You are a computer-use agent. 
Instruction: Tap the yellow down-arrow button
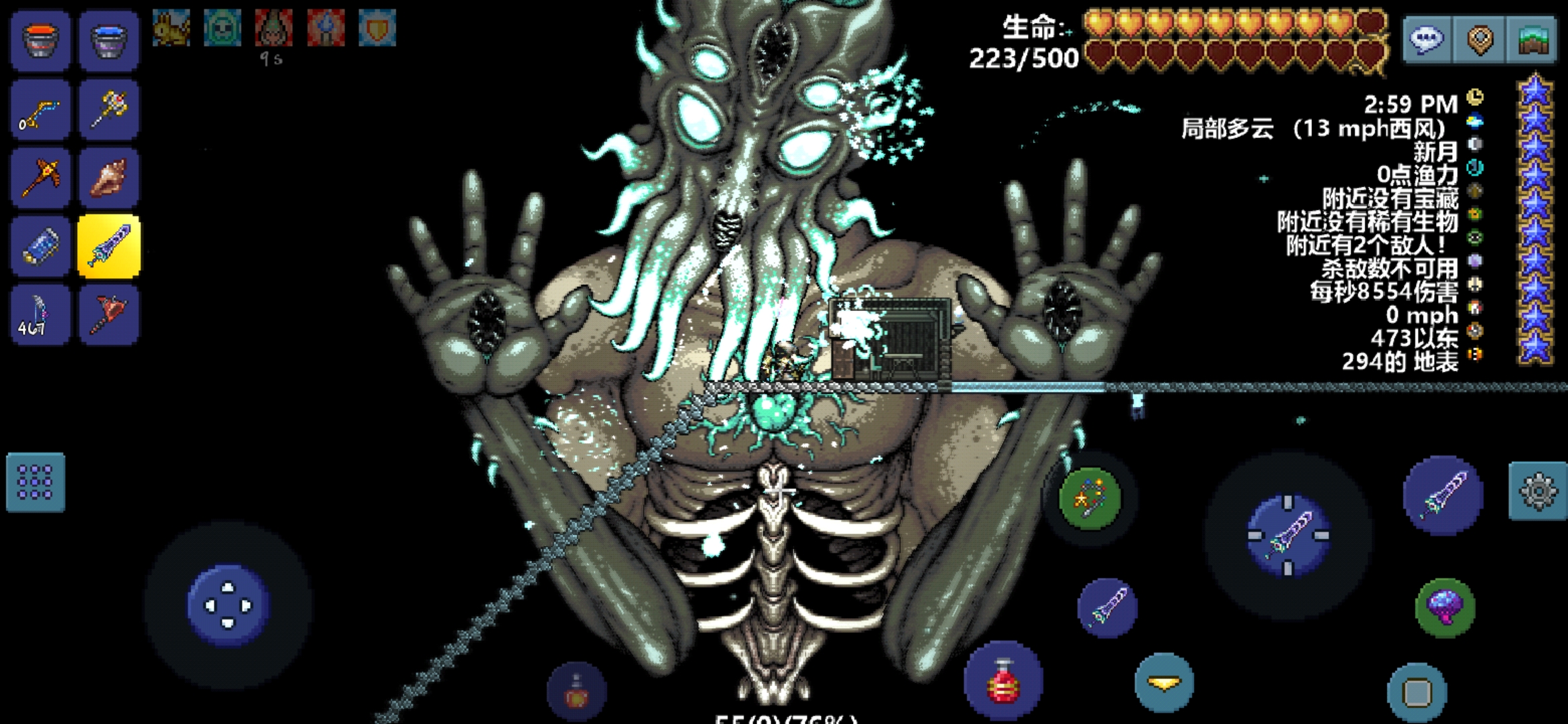point(1164,683)
